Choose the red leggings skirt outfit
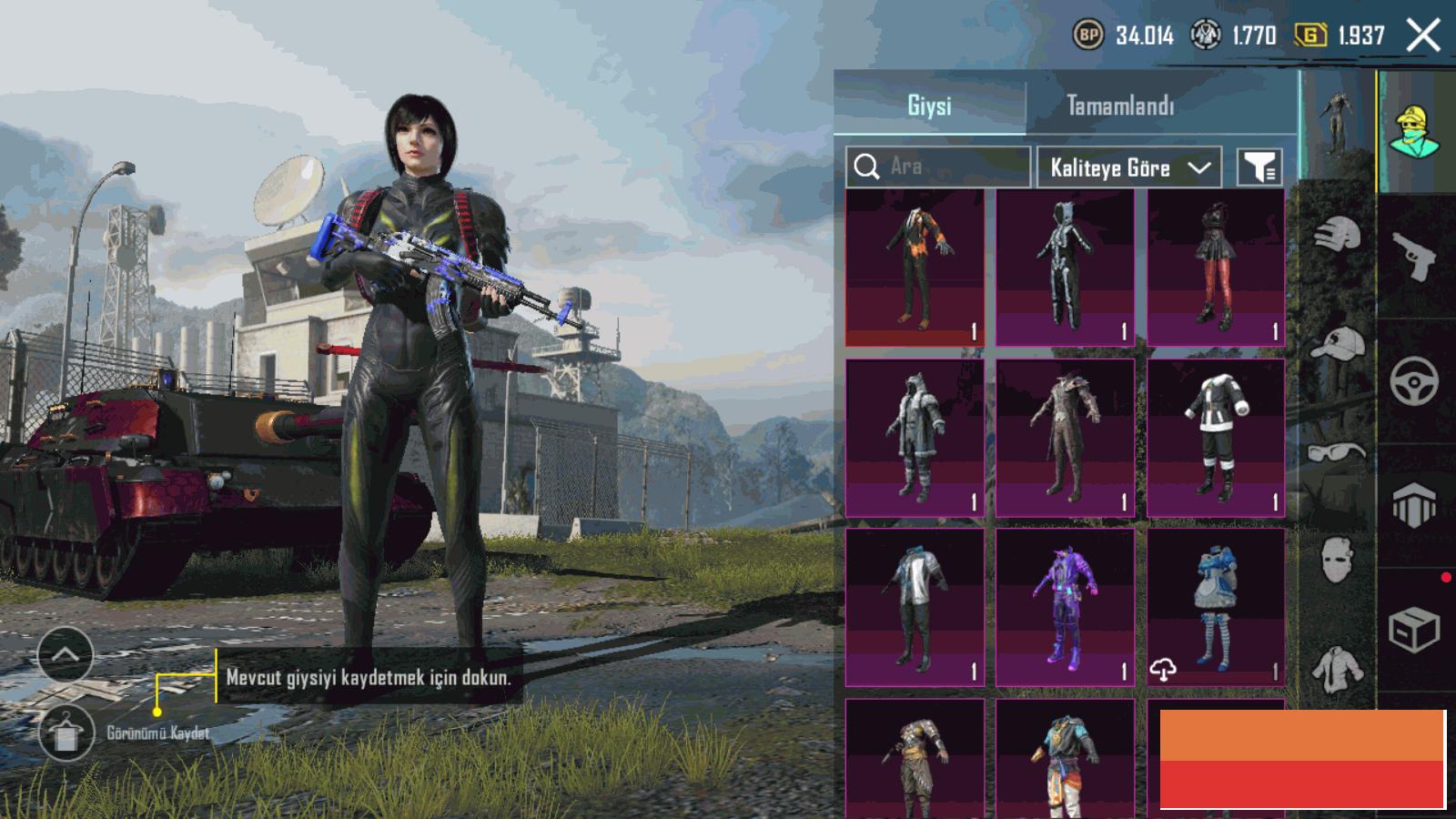 click(1216, 268)
